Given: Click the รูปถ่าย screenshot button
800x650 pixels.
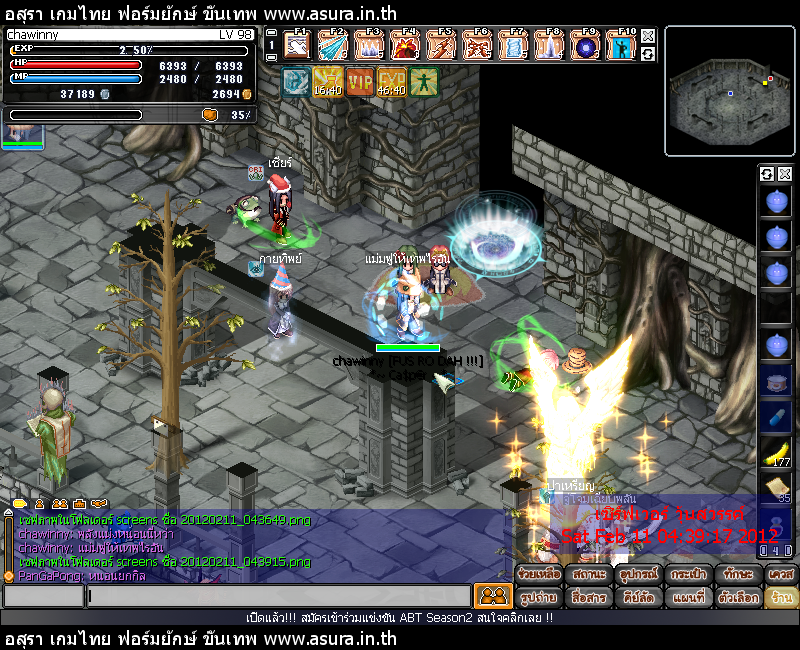Looking at the screenshot, I should 538,597.
